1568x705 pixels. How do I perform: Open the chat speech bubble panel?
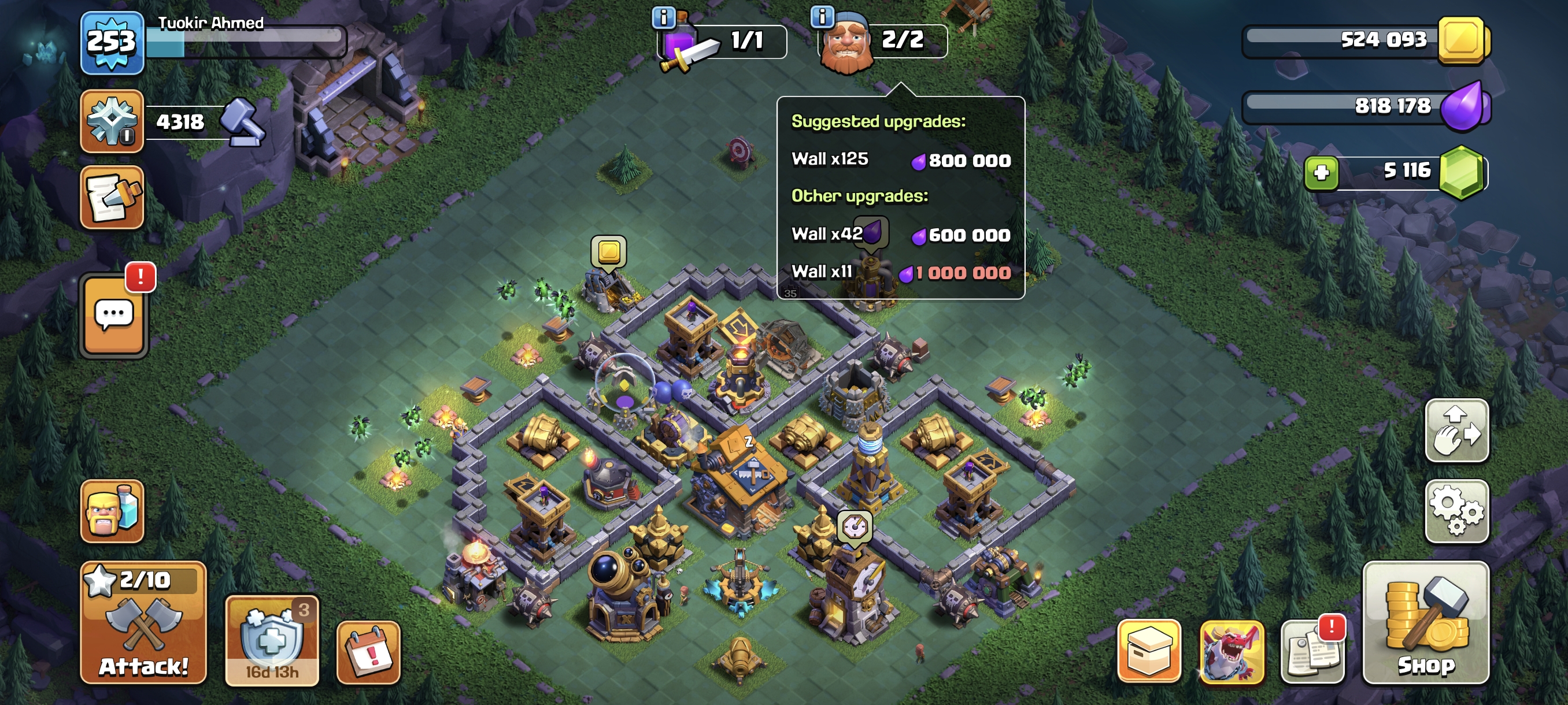coord(114,315)
